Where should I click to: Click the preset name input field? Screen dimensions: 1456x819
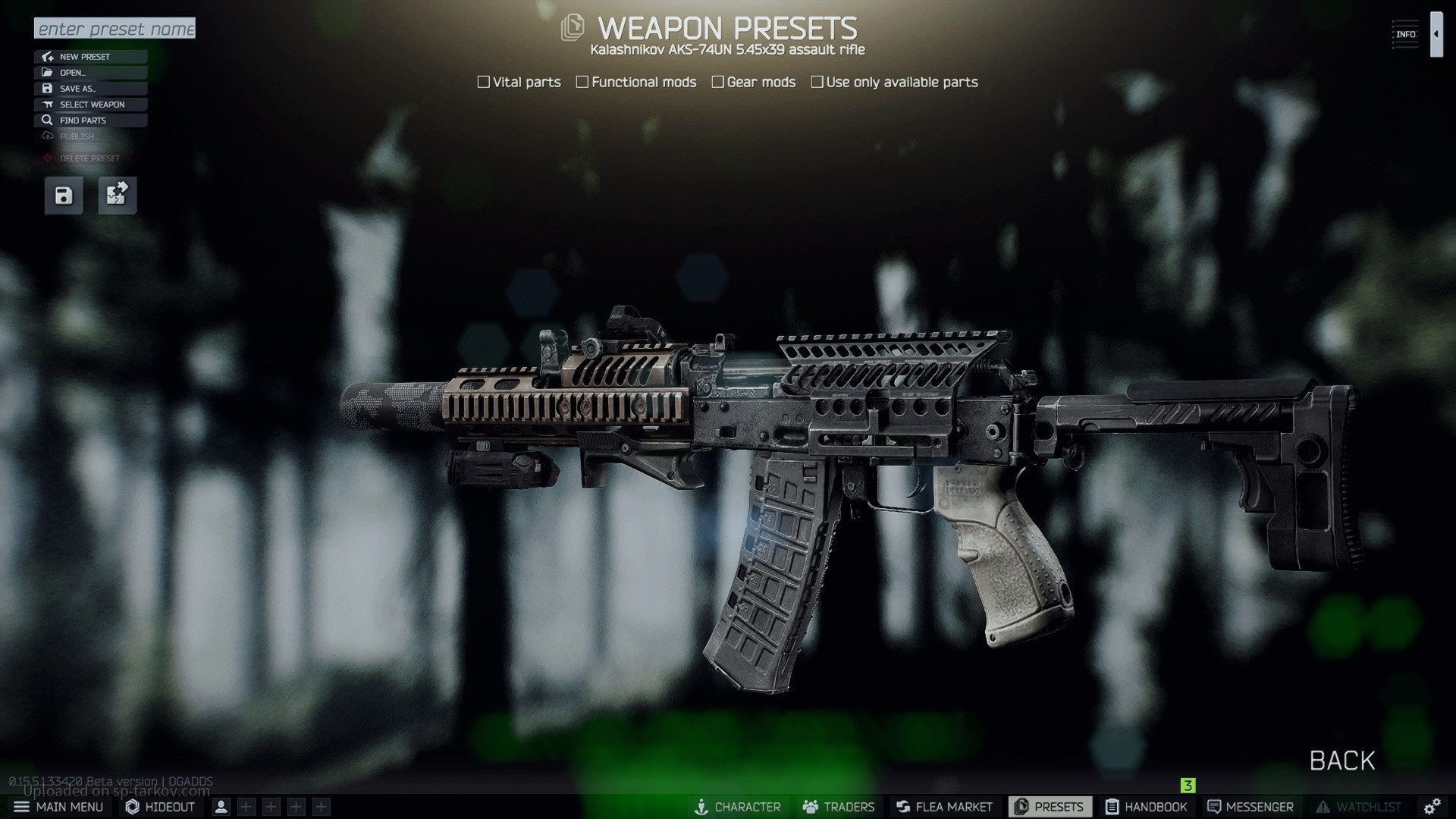115,29
